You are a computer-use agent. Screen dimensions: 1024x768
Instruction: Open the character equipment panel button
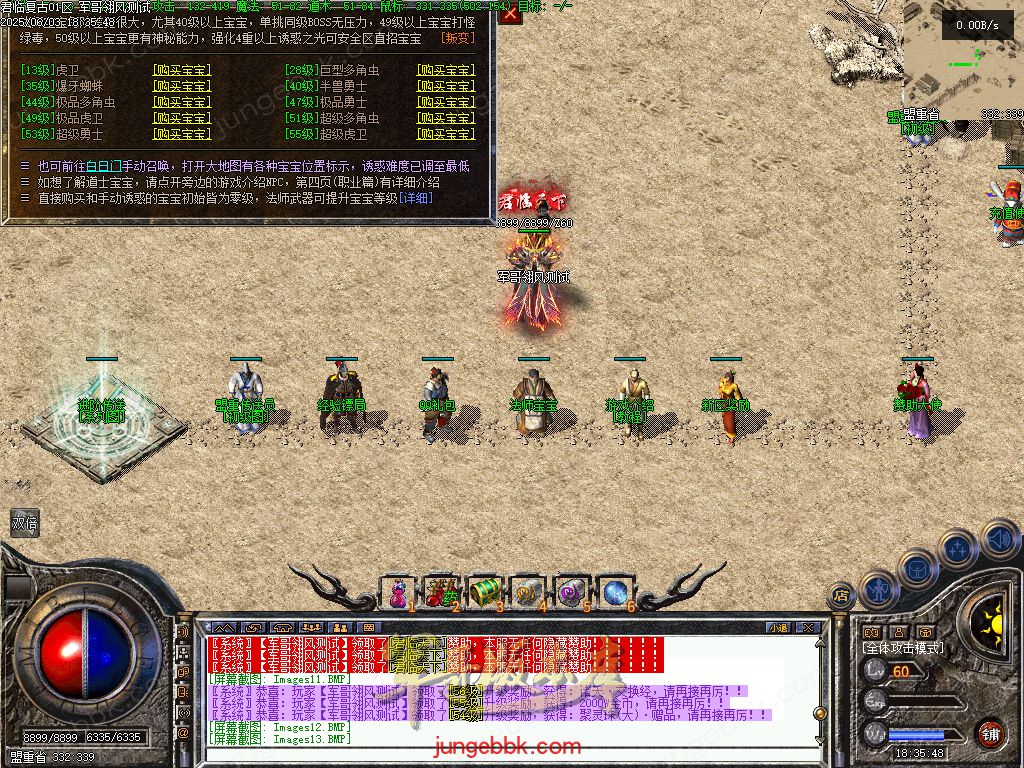879,590
